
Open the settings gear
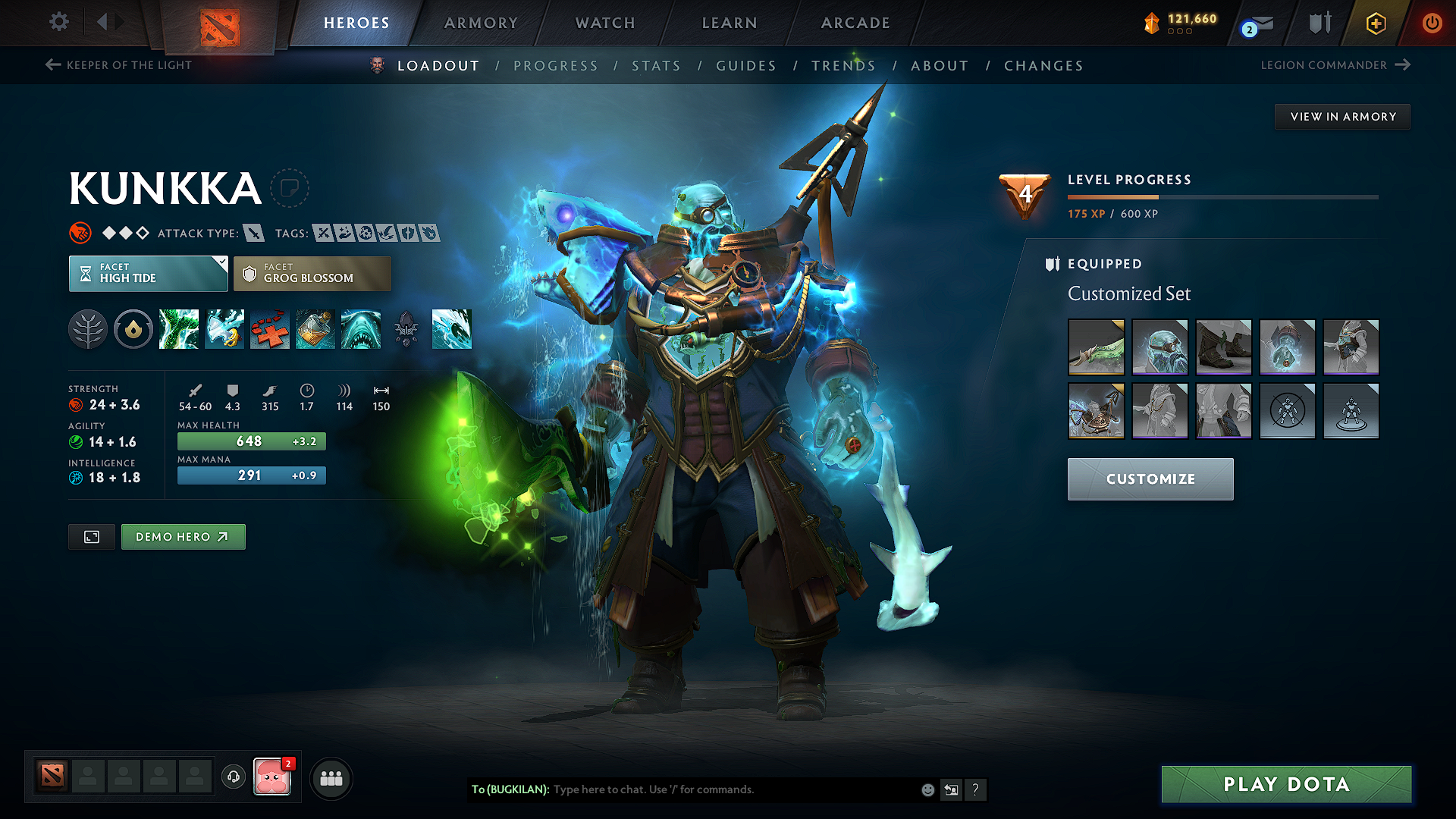pyautogui.click(x=58, y=22)
